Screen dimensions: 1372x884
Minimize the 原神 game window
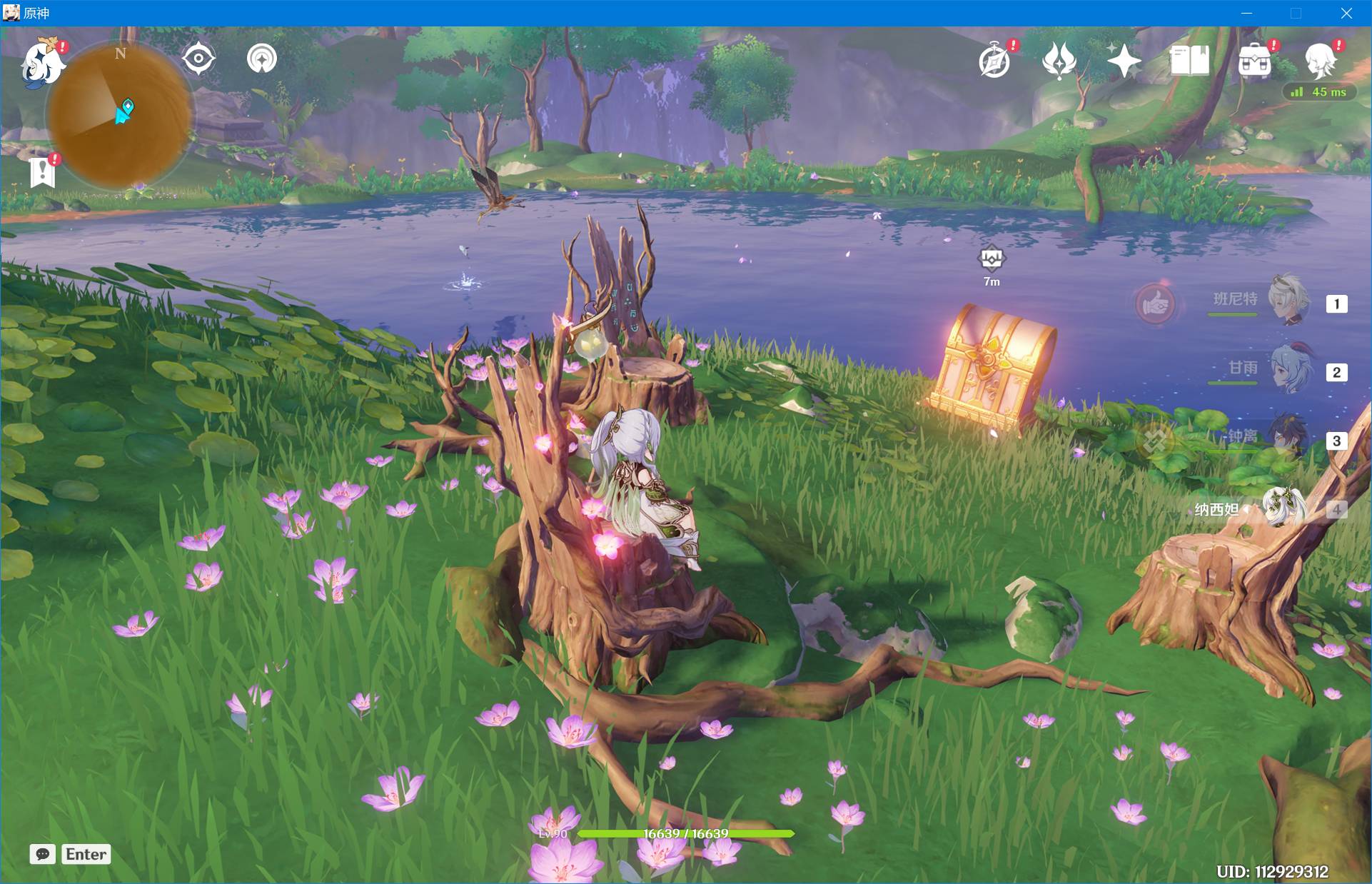[1247, 13]
